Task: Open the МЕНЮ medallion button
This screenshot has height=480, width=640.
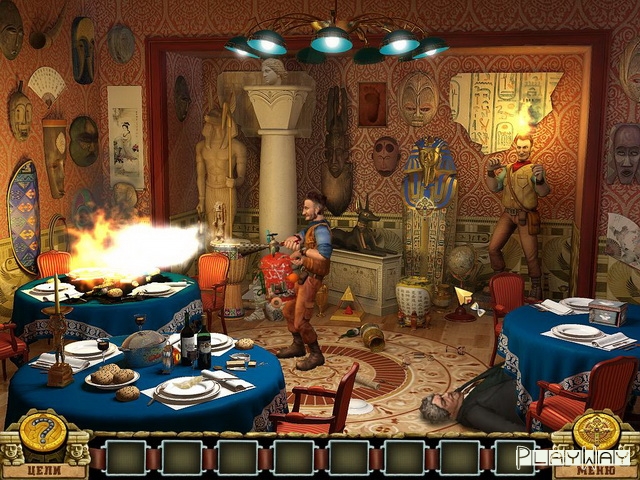Action: click(x=597, y=433)
